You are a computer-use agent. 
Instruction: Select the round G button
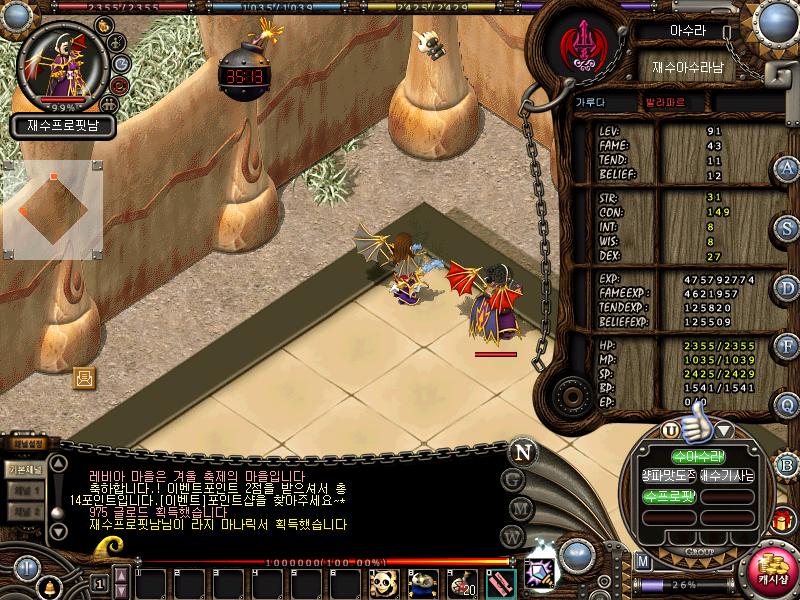[513, 478]
